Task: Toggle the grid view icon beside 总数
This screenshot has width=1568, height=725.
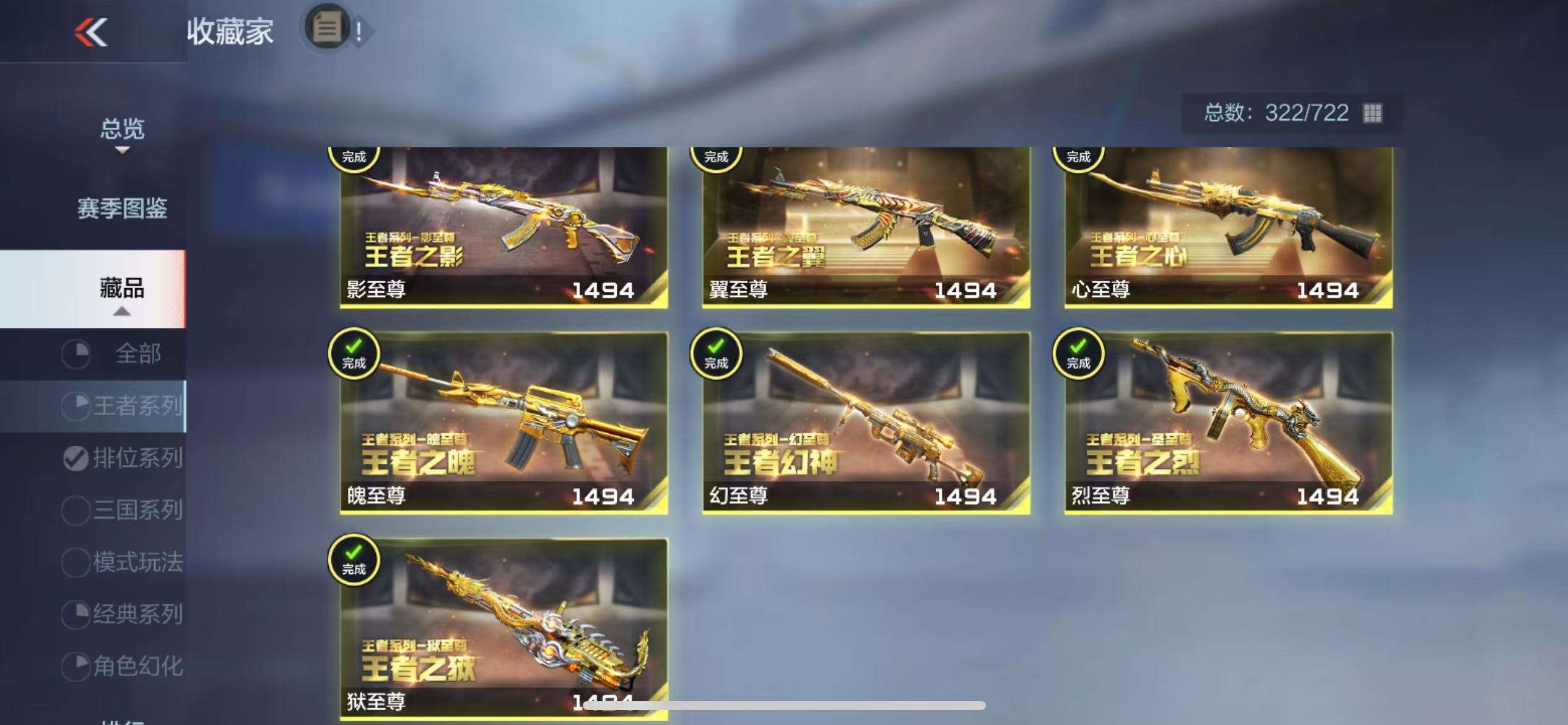Action: (x=1372, y=113)
